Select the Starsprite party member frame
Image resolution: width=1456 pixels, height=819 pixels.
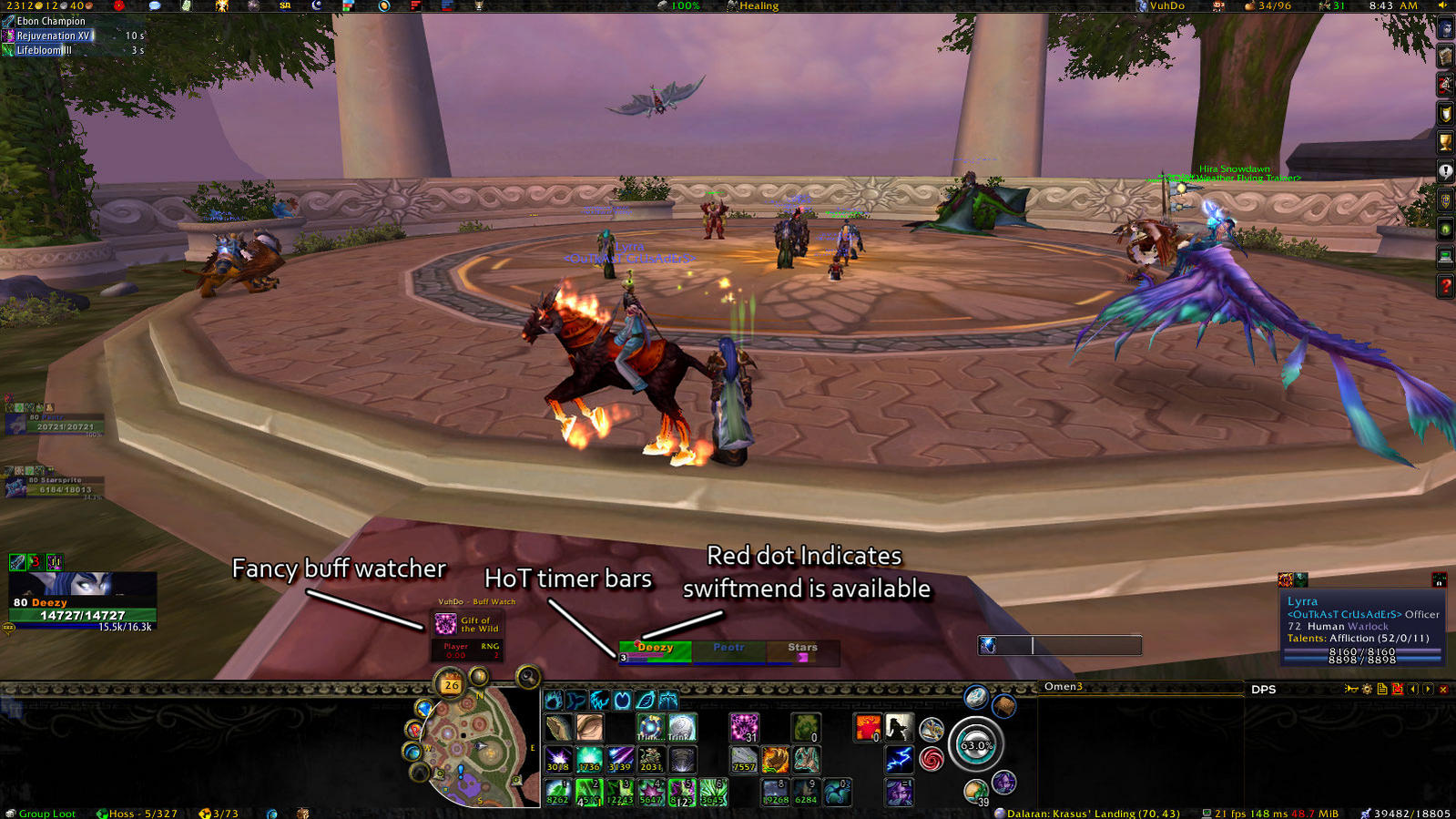click(55, 485)
